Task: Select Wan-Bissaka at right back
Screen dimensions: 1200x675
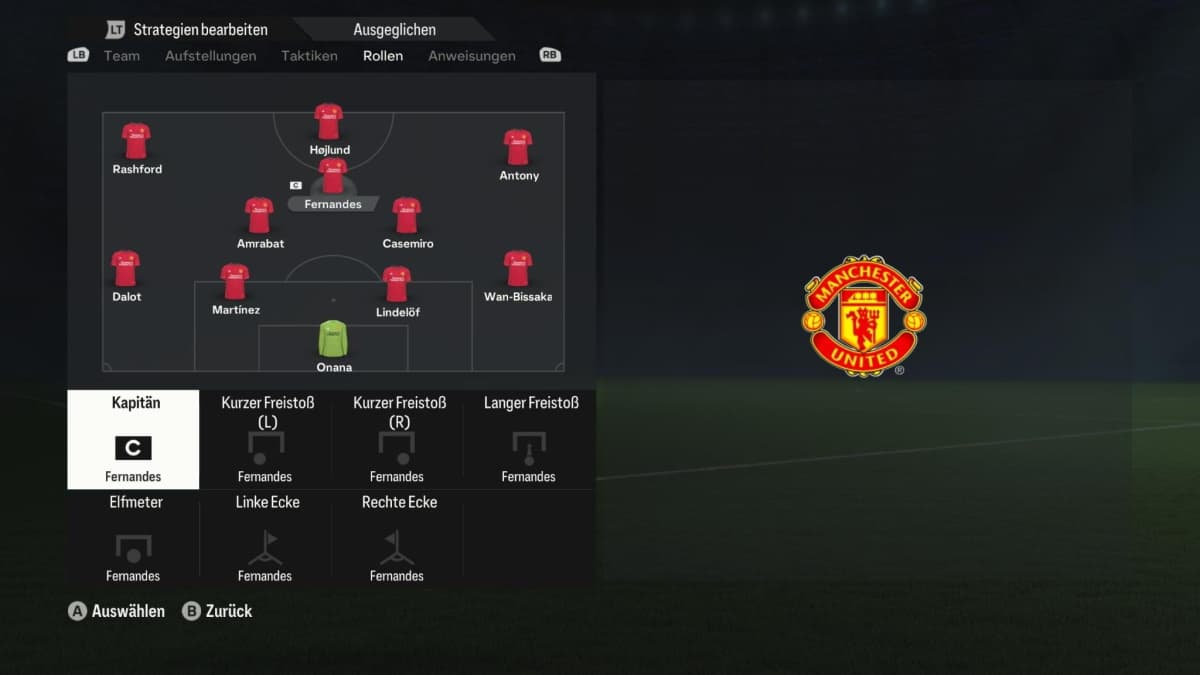Action: [518, 269]
